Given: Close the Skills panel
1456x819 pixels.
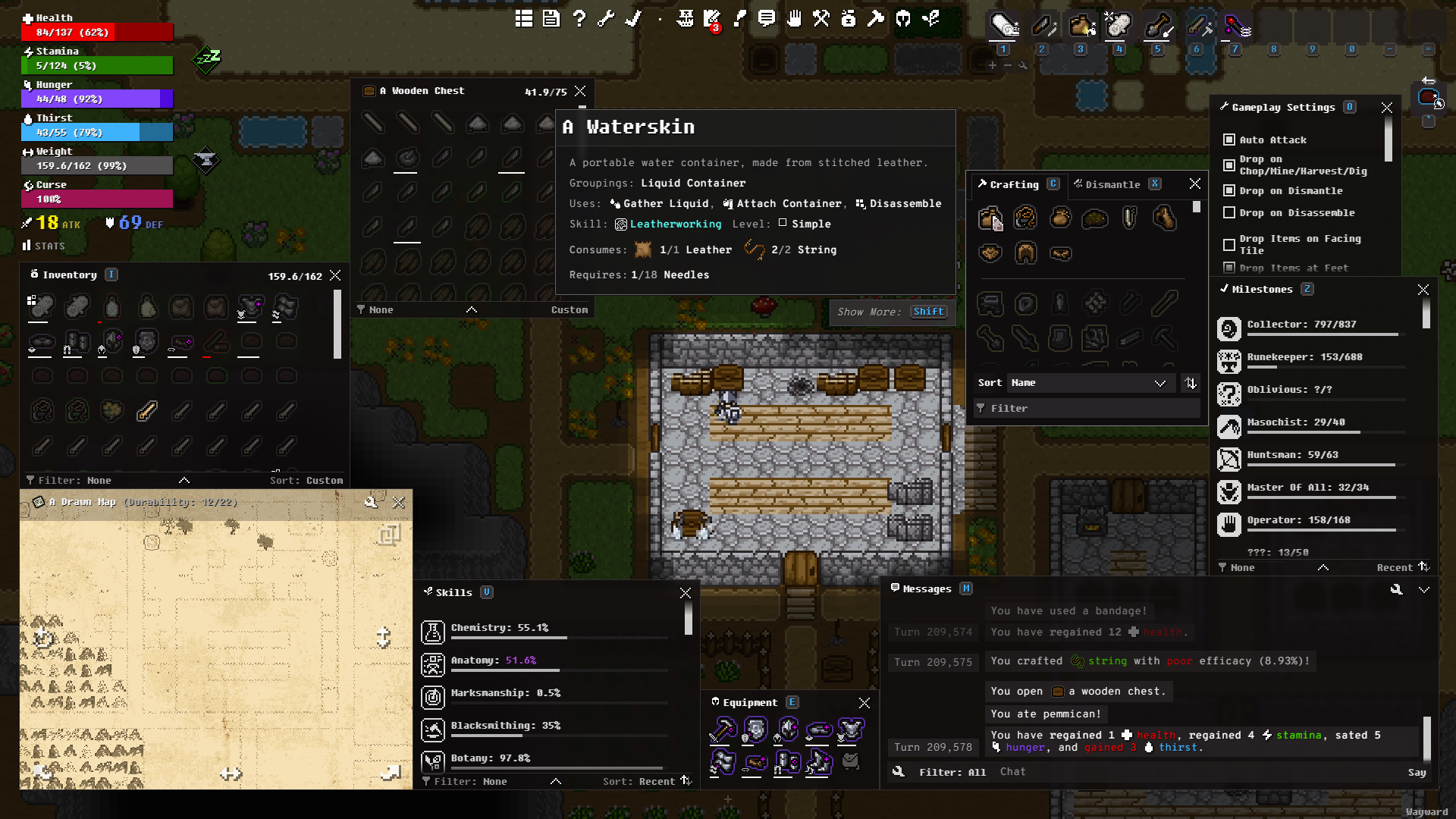Looking at the screenshot, I should 686,593.
